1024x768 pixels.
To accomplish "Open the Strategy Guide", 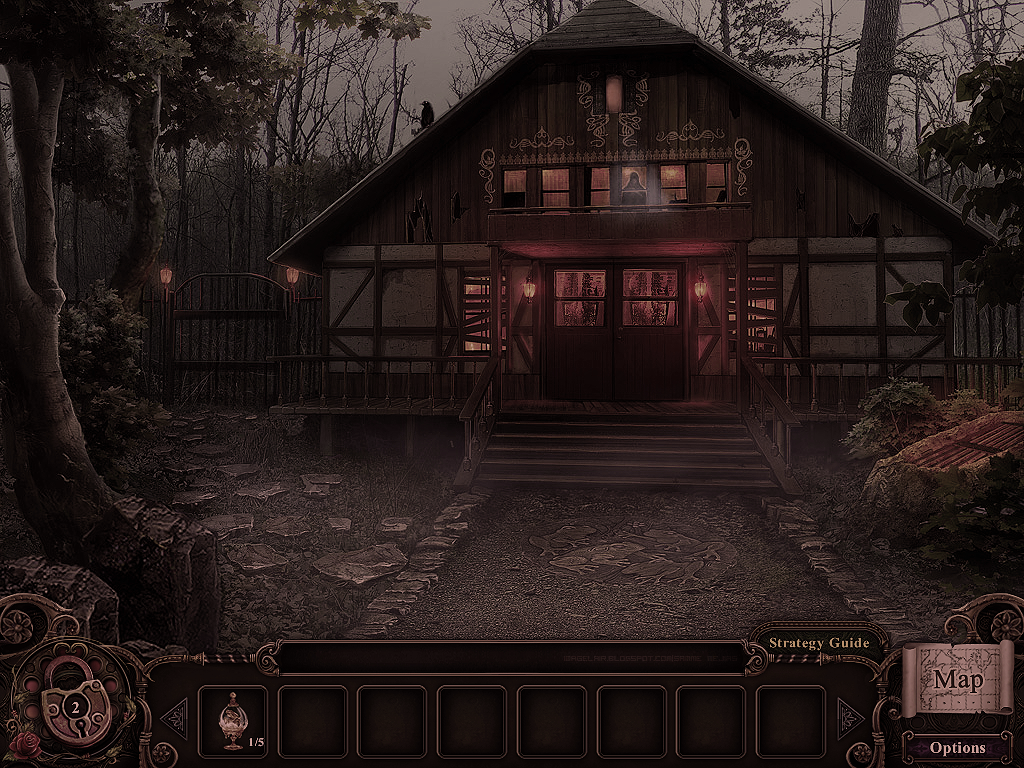I will 819,643.
